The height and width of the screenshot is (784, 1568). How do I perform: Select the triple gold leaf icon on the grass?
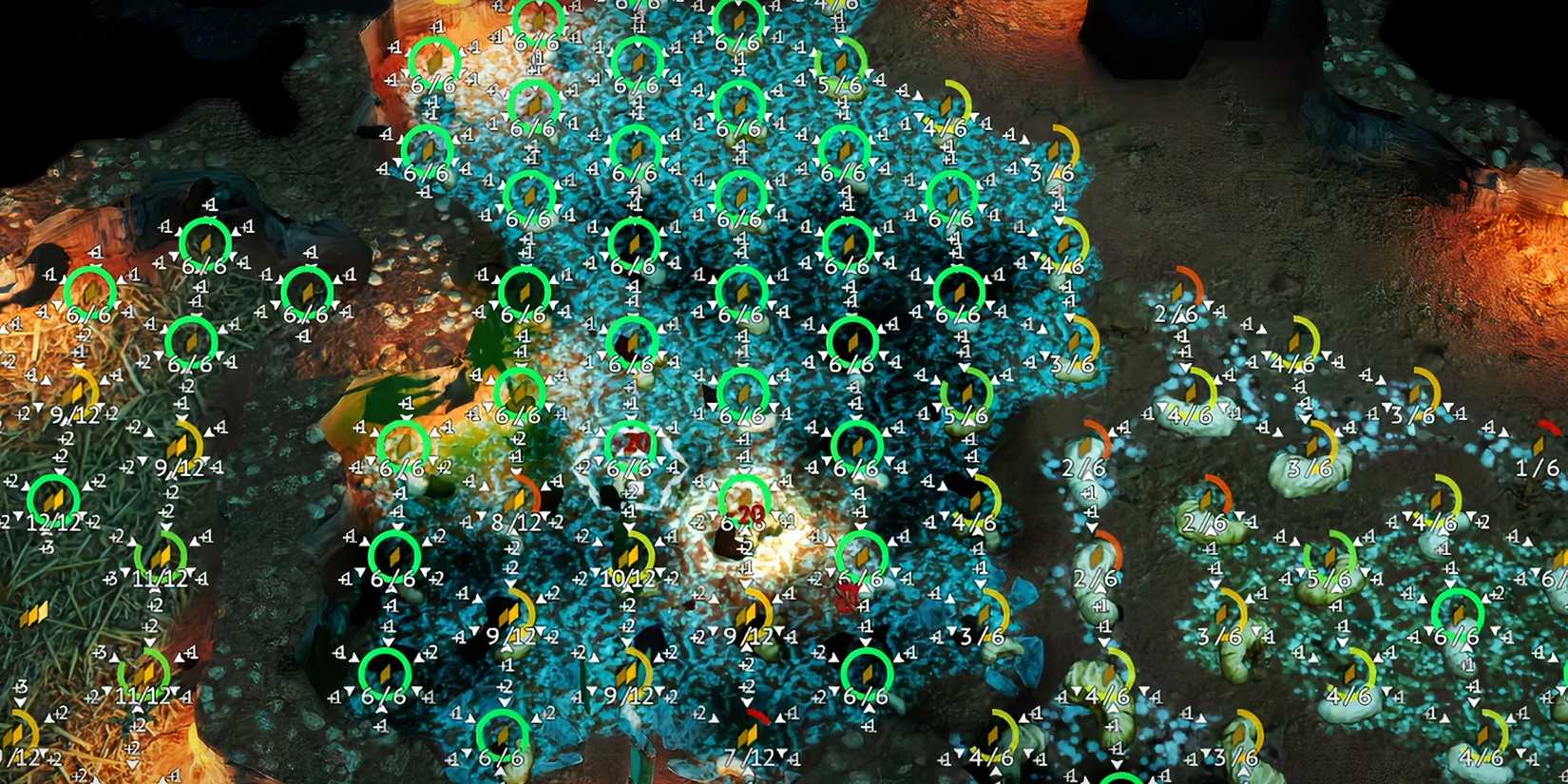pos(35,613)
